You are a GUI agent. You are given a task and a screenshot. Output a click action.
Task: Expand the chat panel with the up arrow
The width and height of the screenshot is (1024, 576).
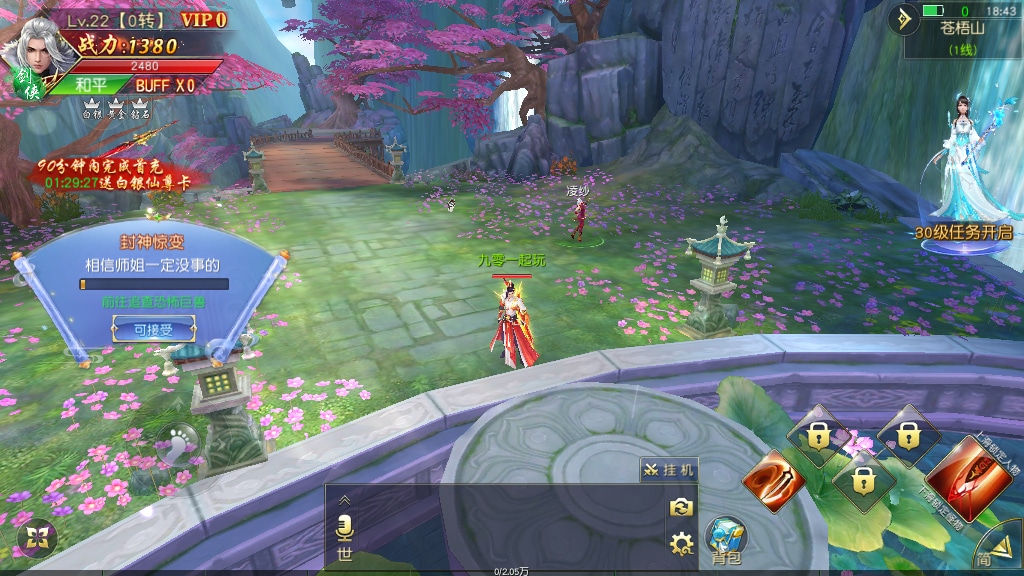[x=345, y=499]
